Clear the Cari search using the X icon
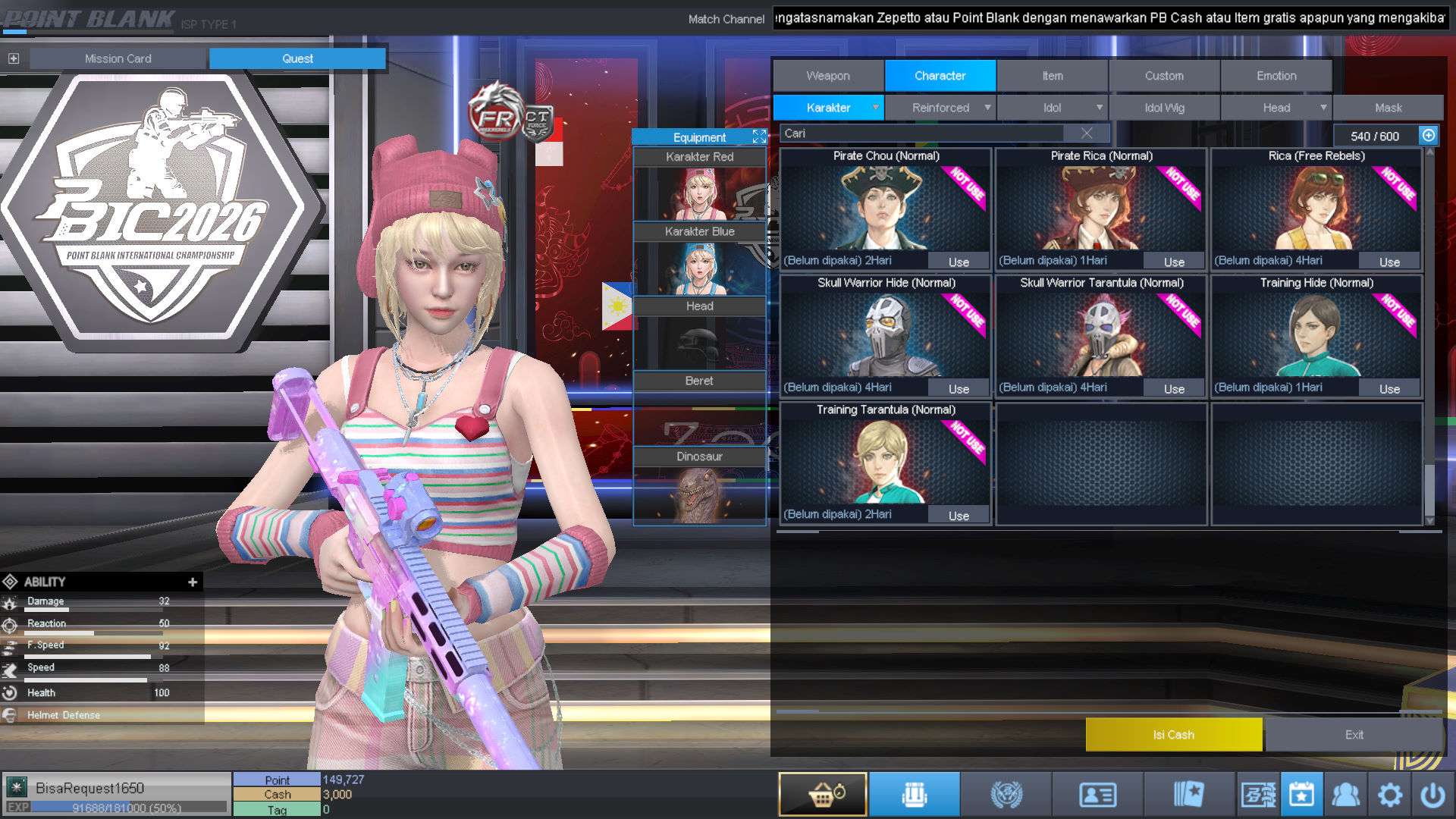1456x819 pixels. 1087,133
